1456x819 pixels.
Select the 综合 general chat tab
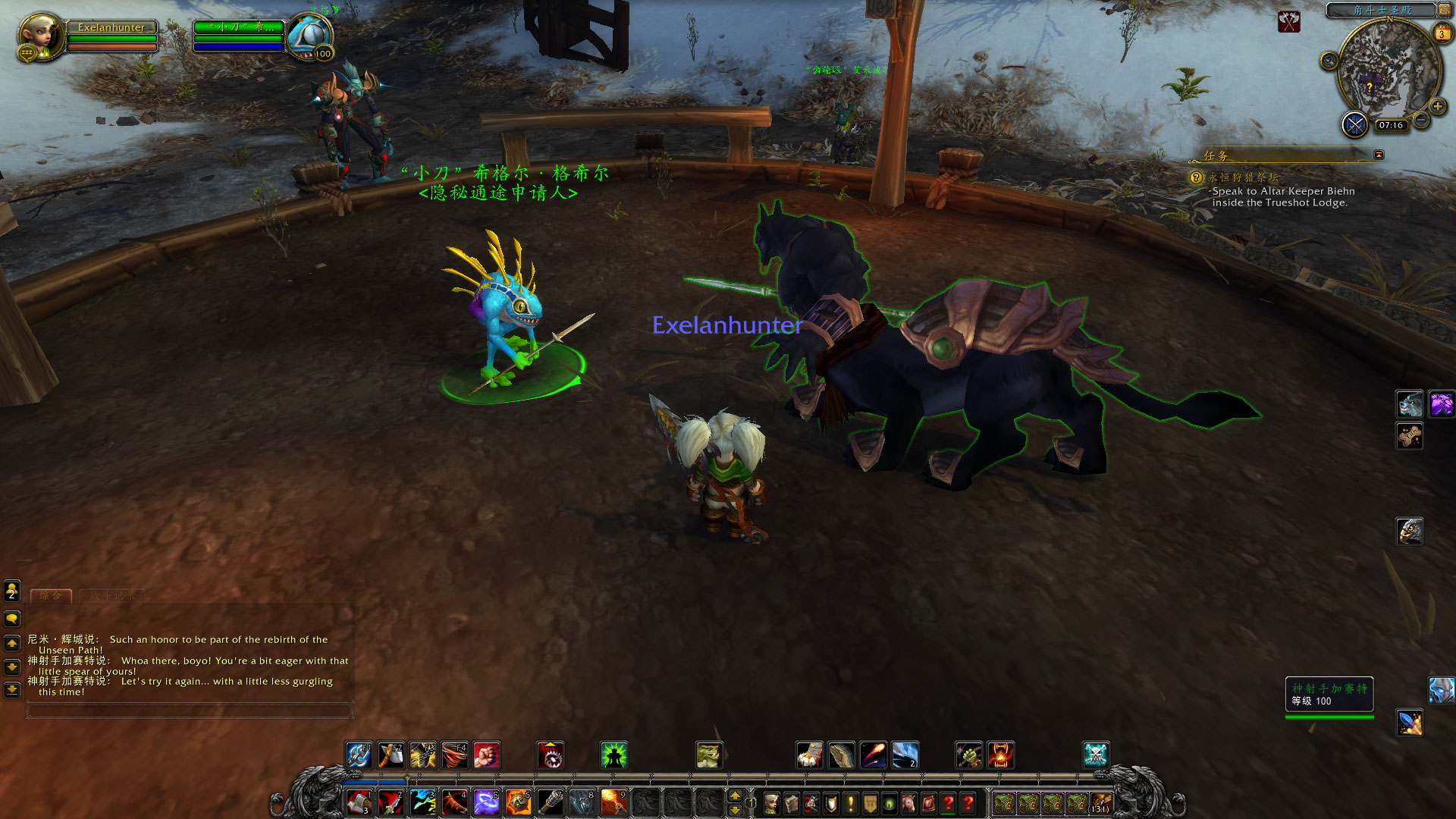(51, 596)
